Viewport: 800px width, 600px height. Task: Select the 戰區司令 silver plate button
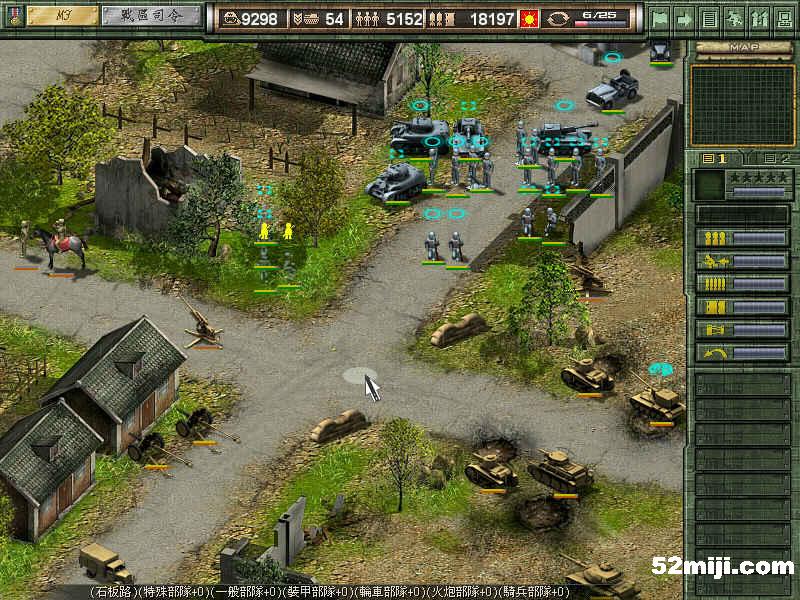(x=152, y=16)
